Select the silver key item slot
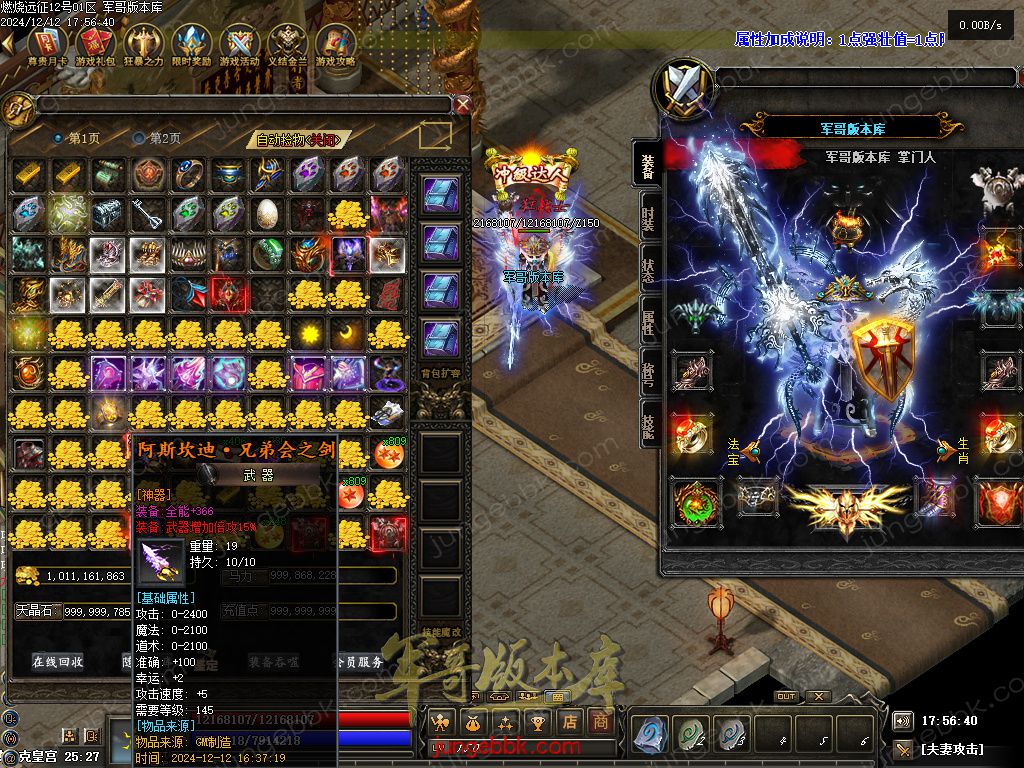The height and width of the screenshot is (768, 1024). (148, 214)
